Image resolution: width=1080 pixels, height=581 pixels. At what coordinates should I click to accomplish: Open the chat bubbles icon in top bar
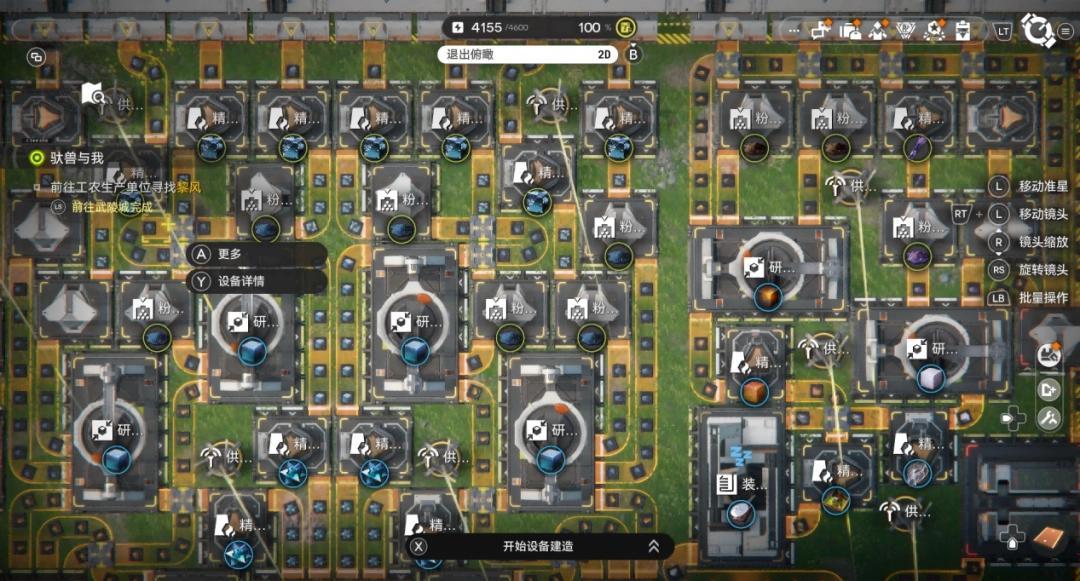click(821, 29)
